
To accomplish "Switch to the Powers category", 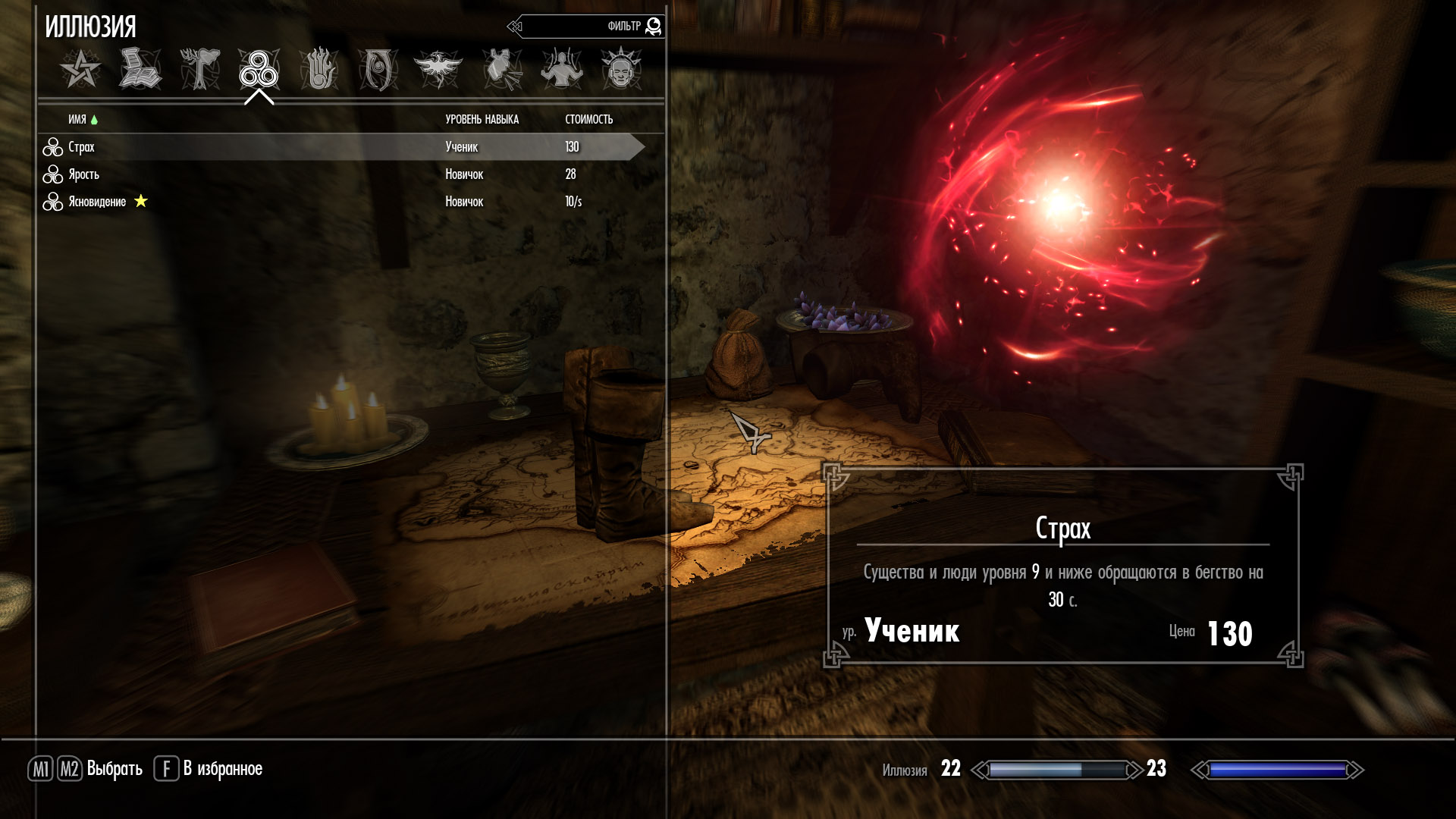I will (561, 70).
